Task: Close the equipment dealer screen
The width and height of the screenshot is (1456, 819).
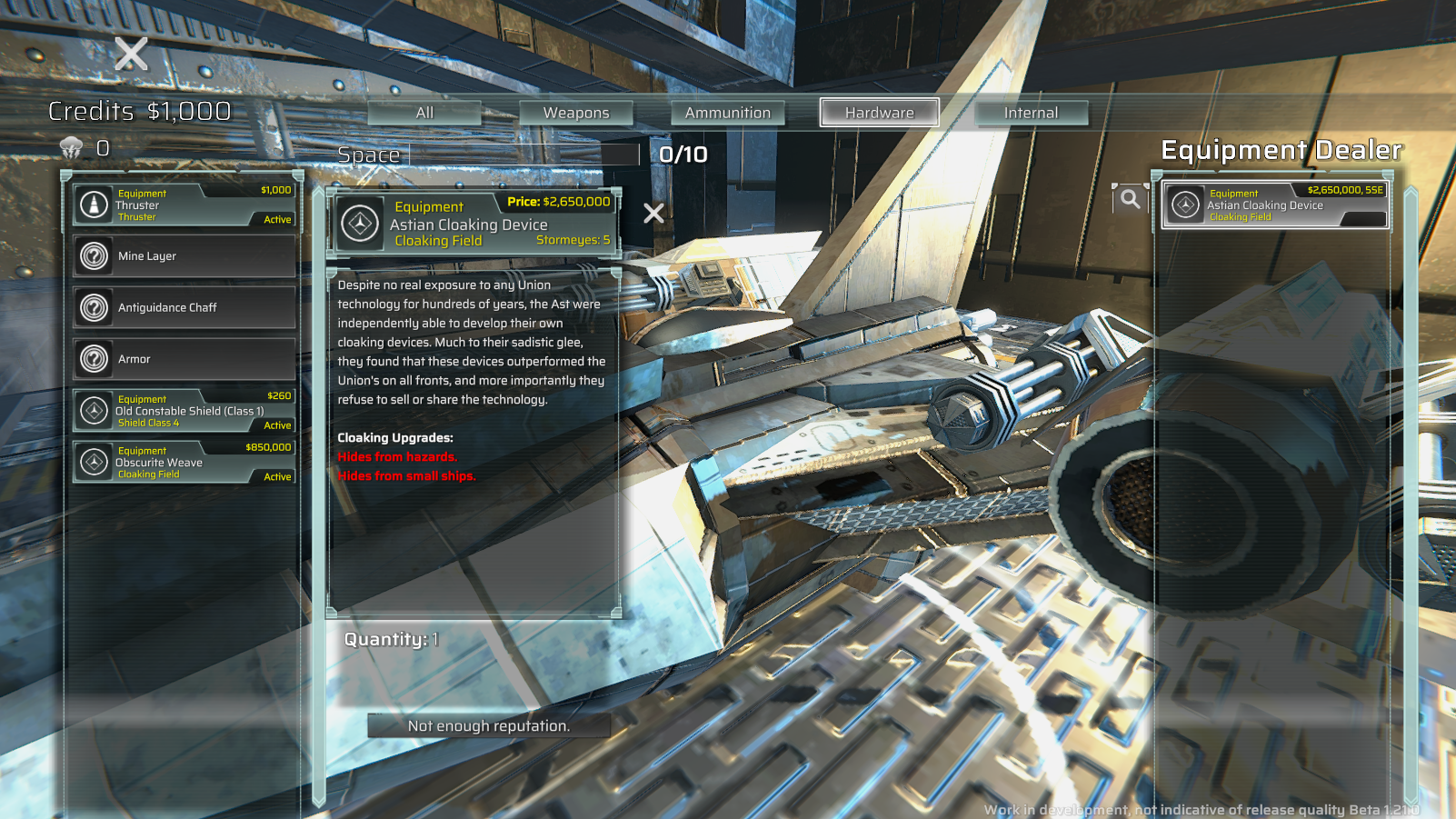Action: tap(131, 55)
